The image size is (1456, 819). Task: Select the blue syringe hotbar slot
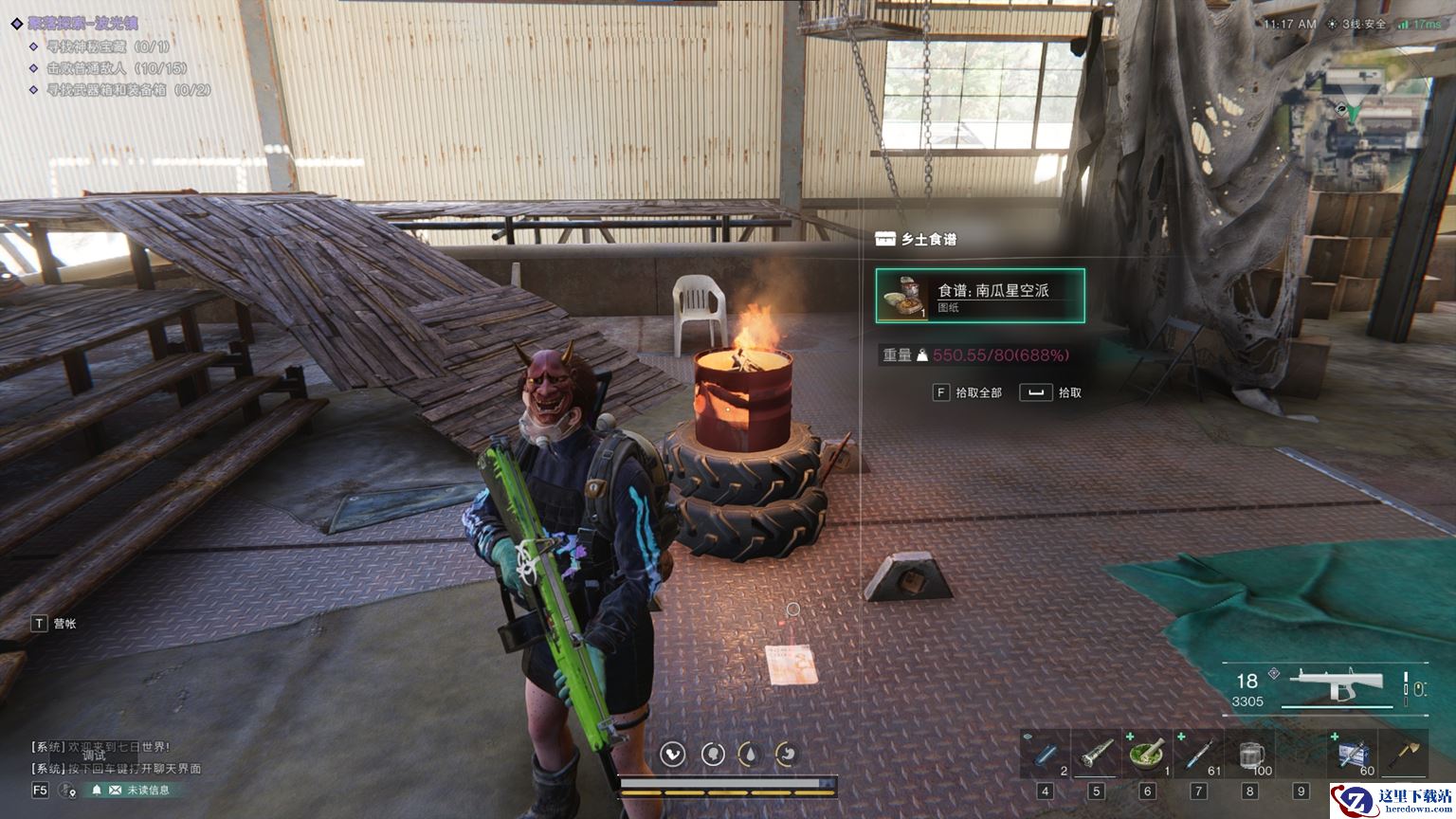[x=1198, y=755]
